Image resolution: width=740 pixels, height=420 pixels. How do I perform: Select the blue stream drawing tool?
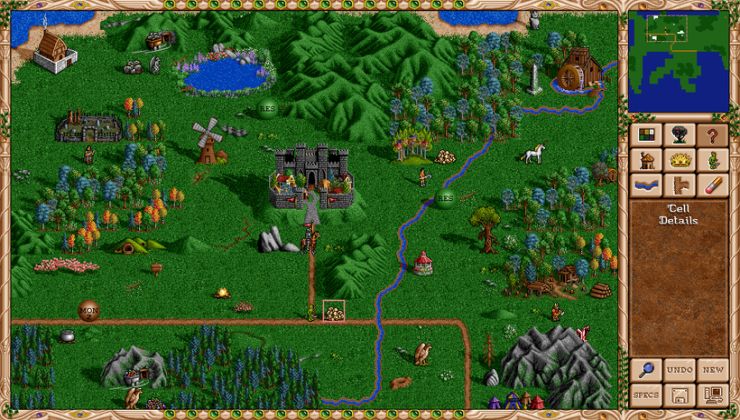pos(647,185)
